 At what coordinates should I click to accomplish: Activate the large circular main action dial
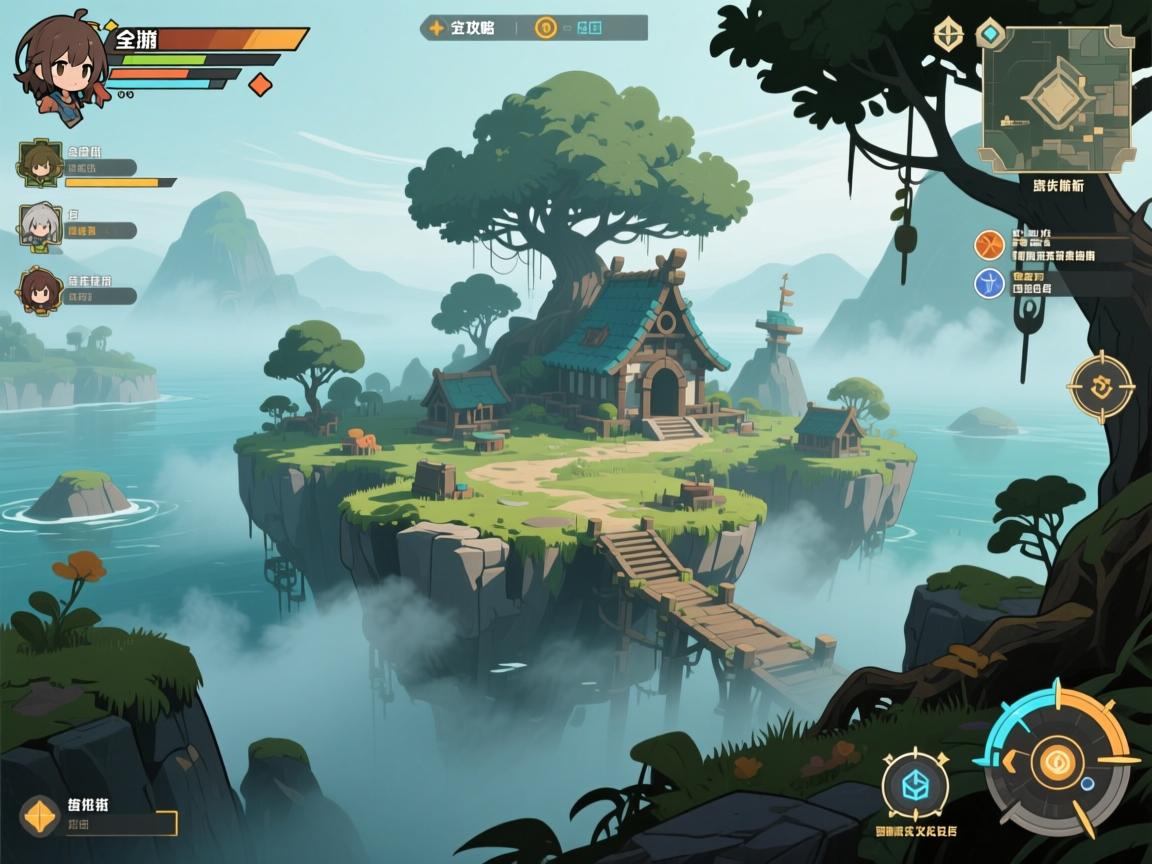pyautogui.click(x=1056, y=760)
